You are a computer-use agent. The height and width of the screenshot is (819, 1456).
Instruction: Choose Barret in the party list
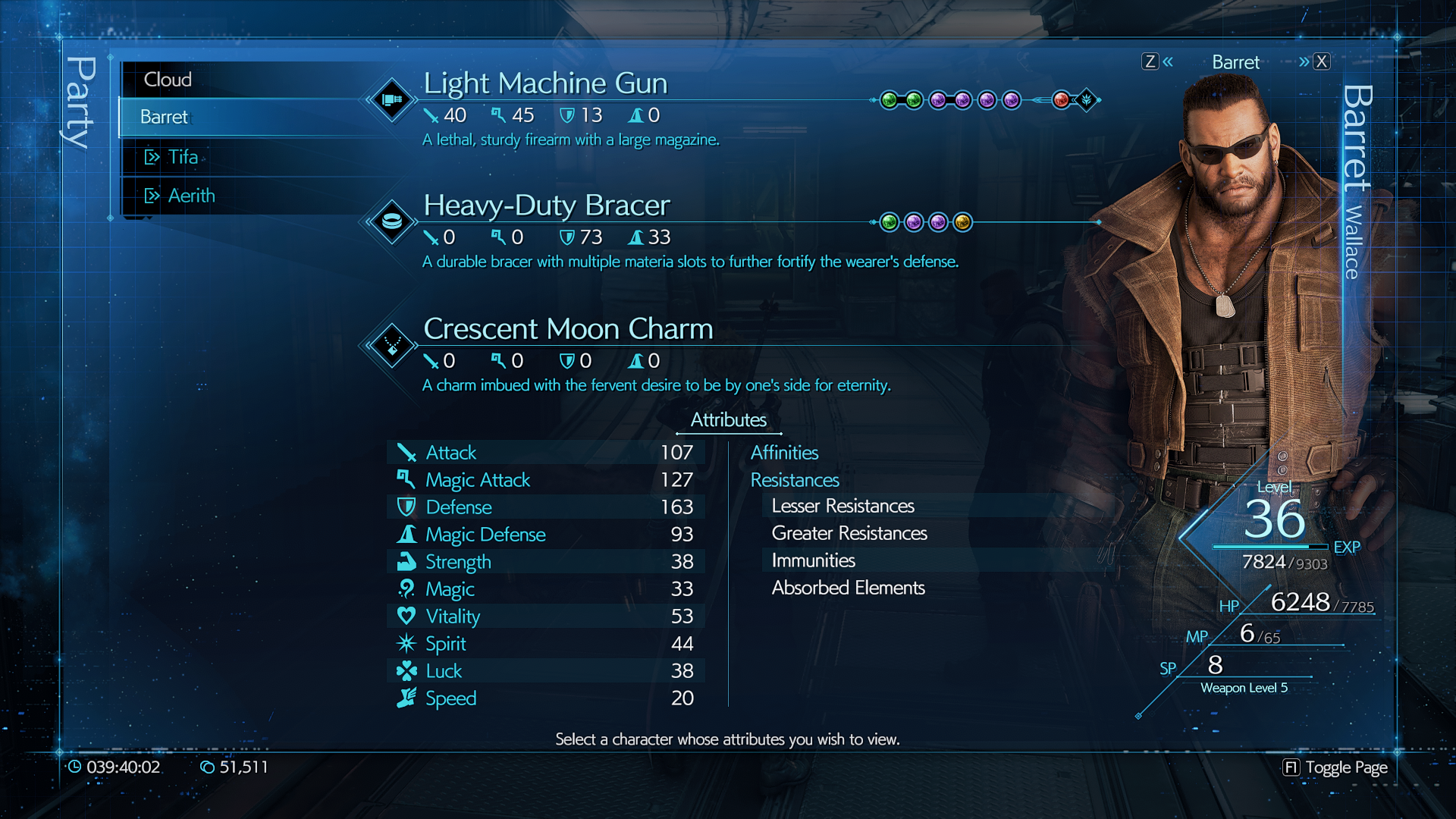point(165,117)
